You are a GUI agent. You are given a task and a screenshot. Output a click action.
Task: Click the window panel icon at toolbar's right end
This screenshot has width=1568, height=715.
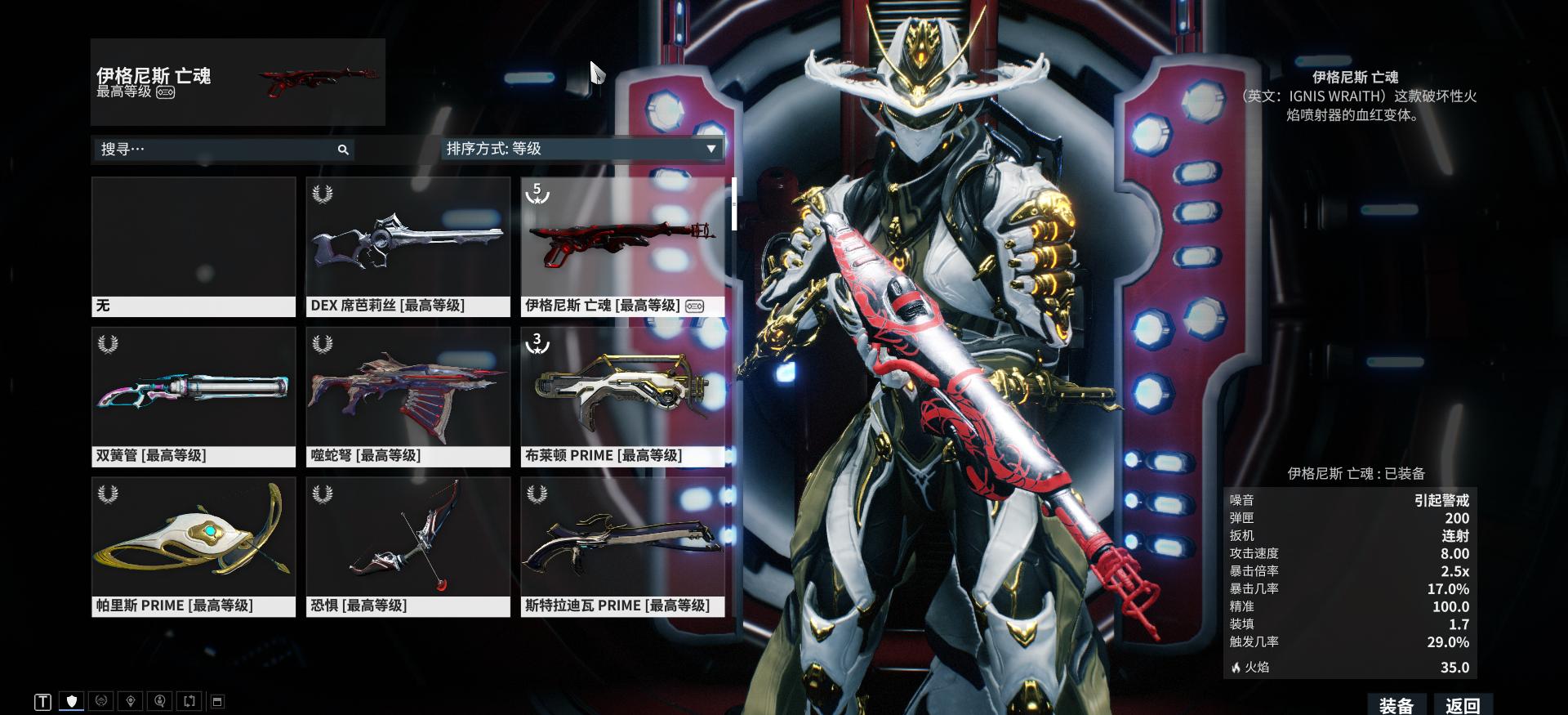216,701
